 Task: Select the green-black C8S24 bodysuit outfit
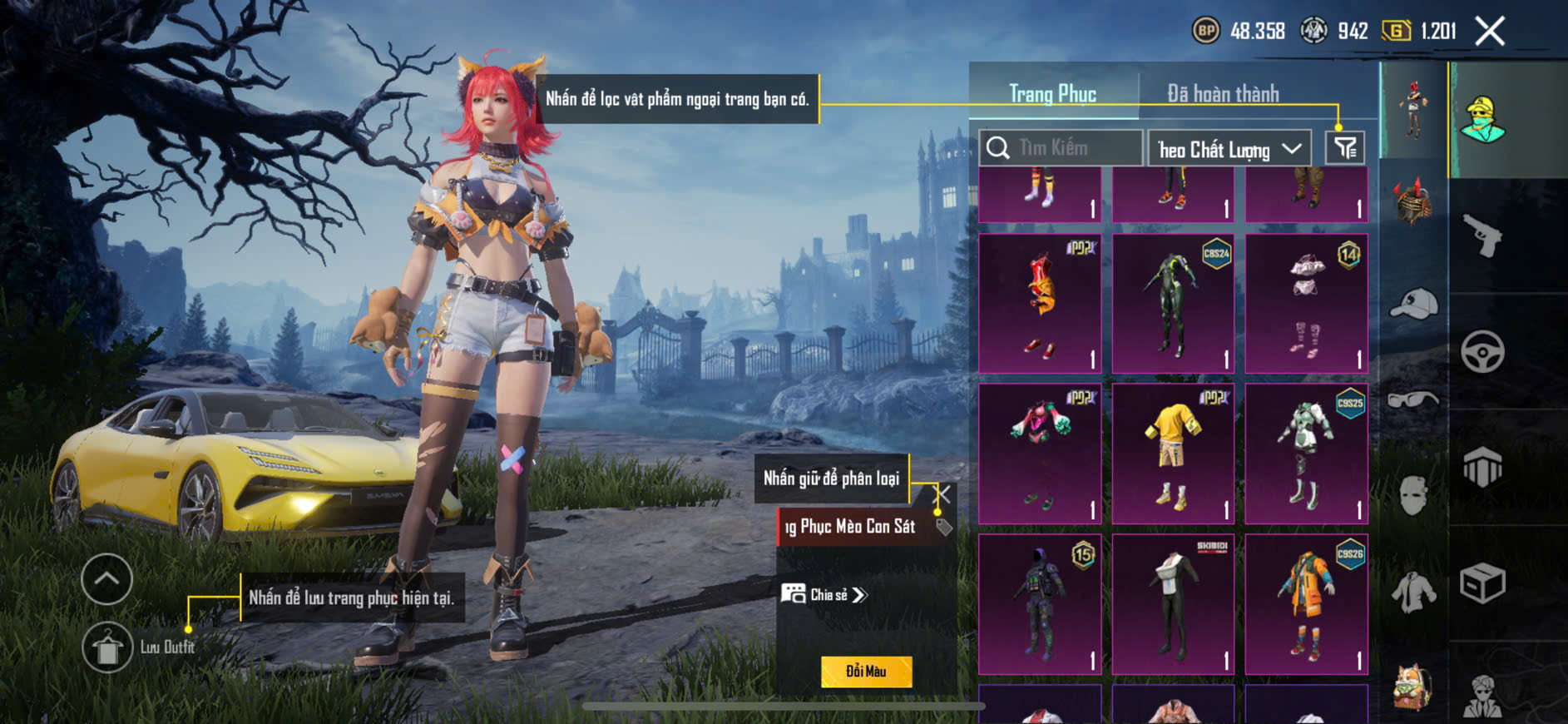coord(1173,303)
